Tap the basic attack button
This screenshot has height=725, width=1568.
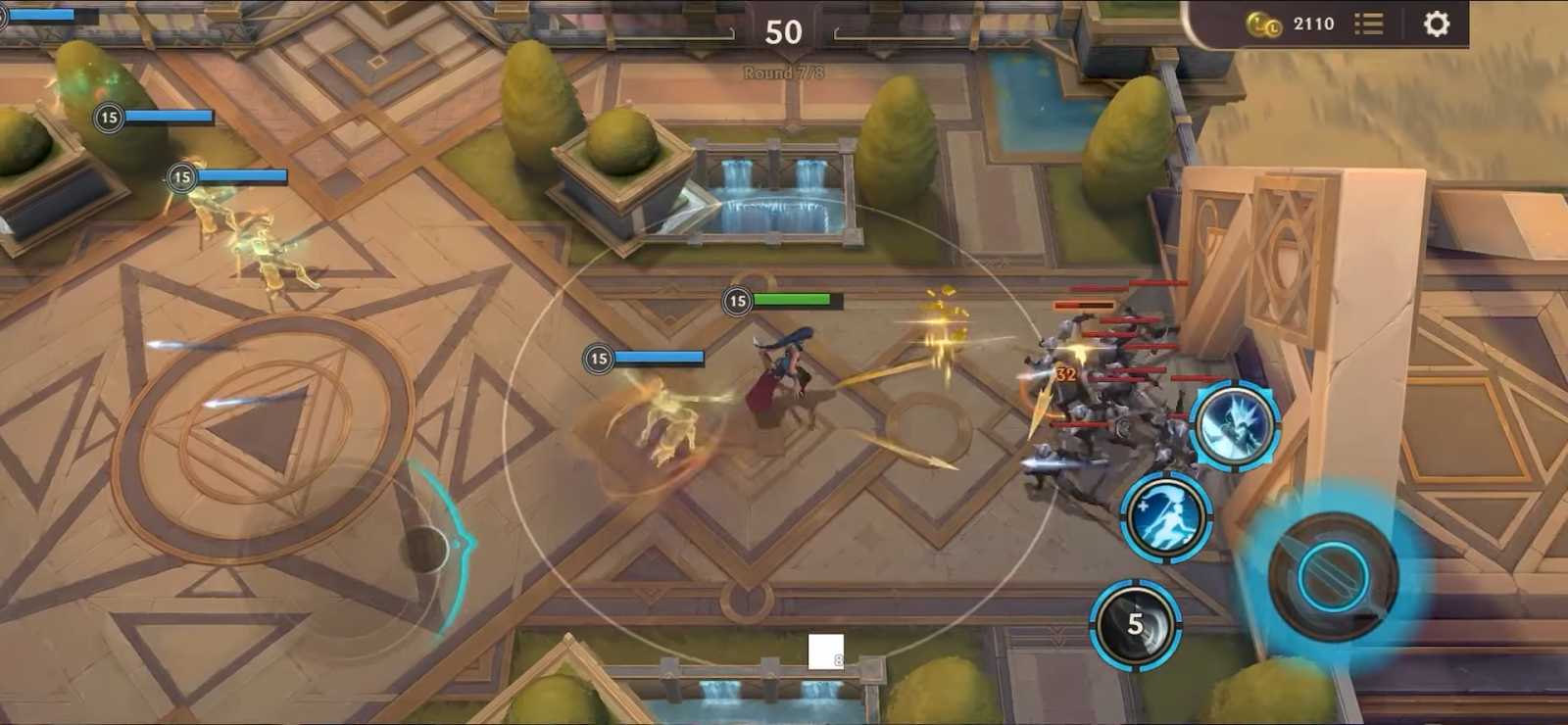click(1333, 577)
